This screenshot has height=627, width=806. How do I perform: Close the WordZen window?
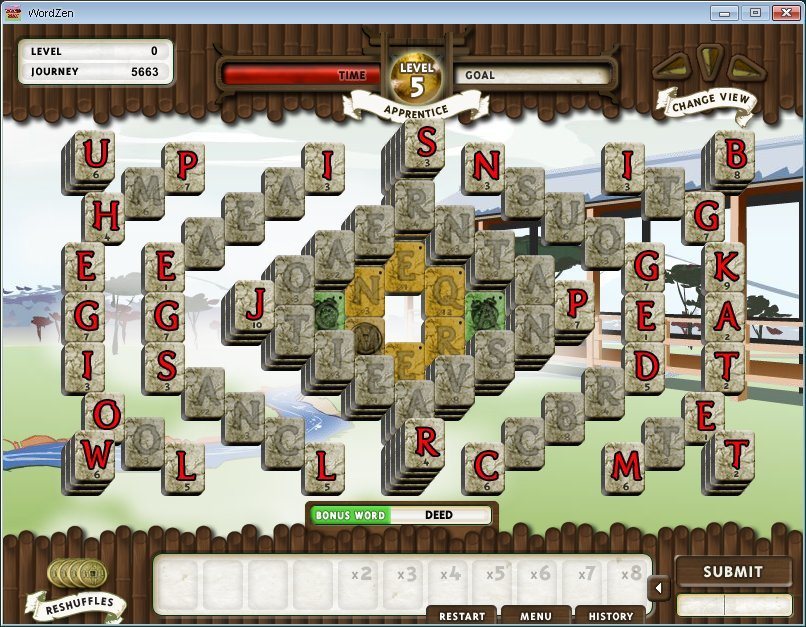785,12
